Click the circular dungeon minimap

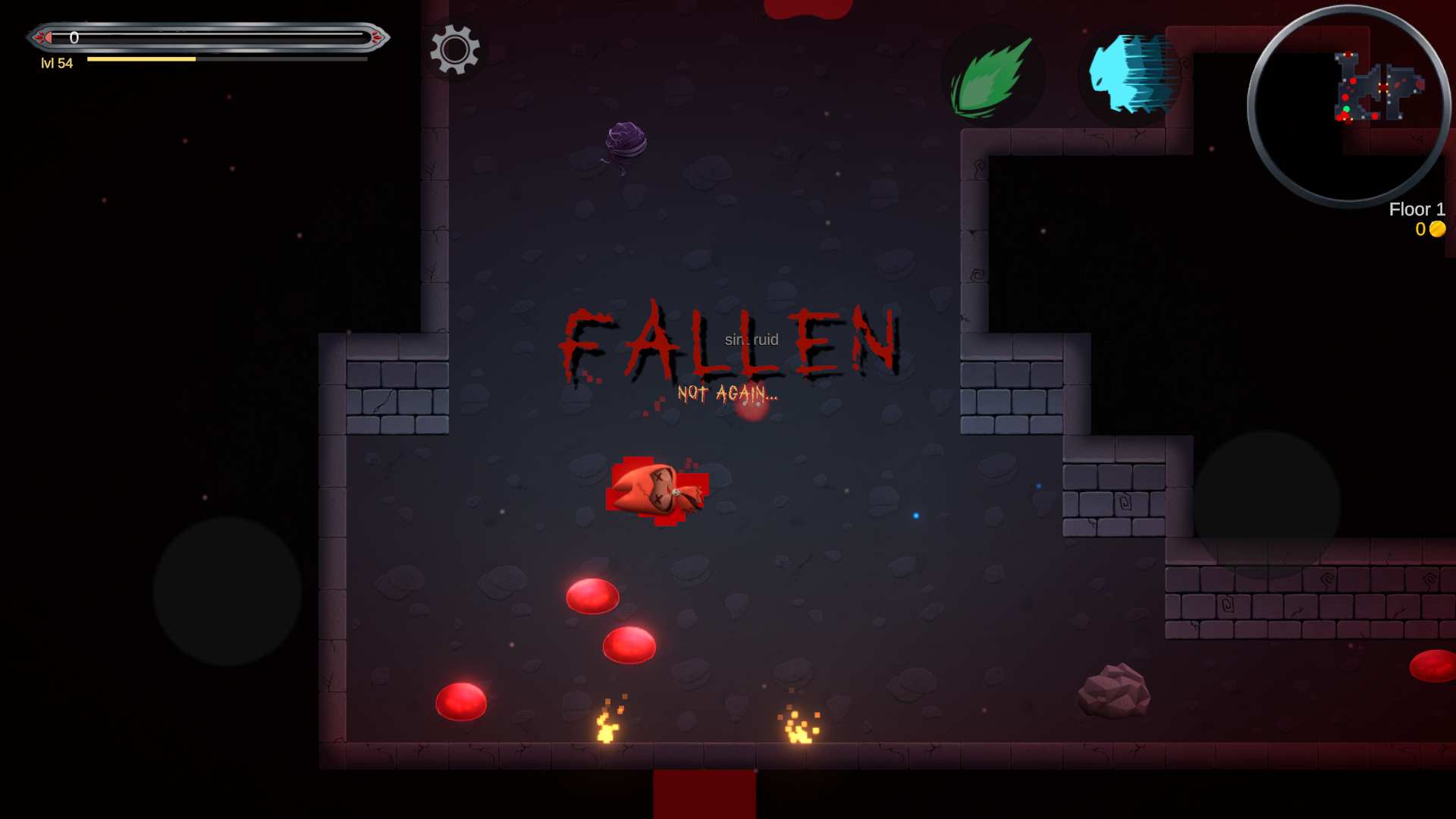tap(1349, 106)
